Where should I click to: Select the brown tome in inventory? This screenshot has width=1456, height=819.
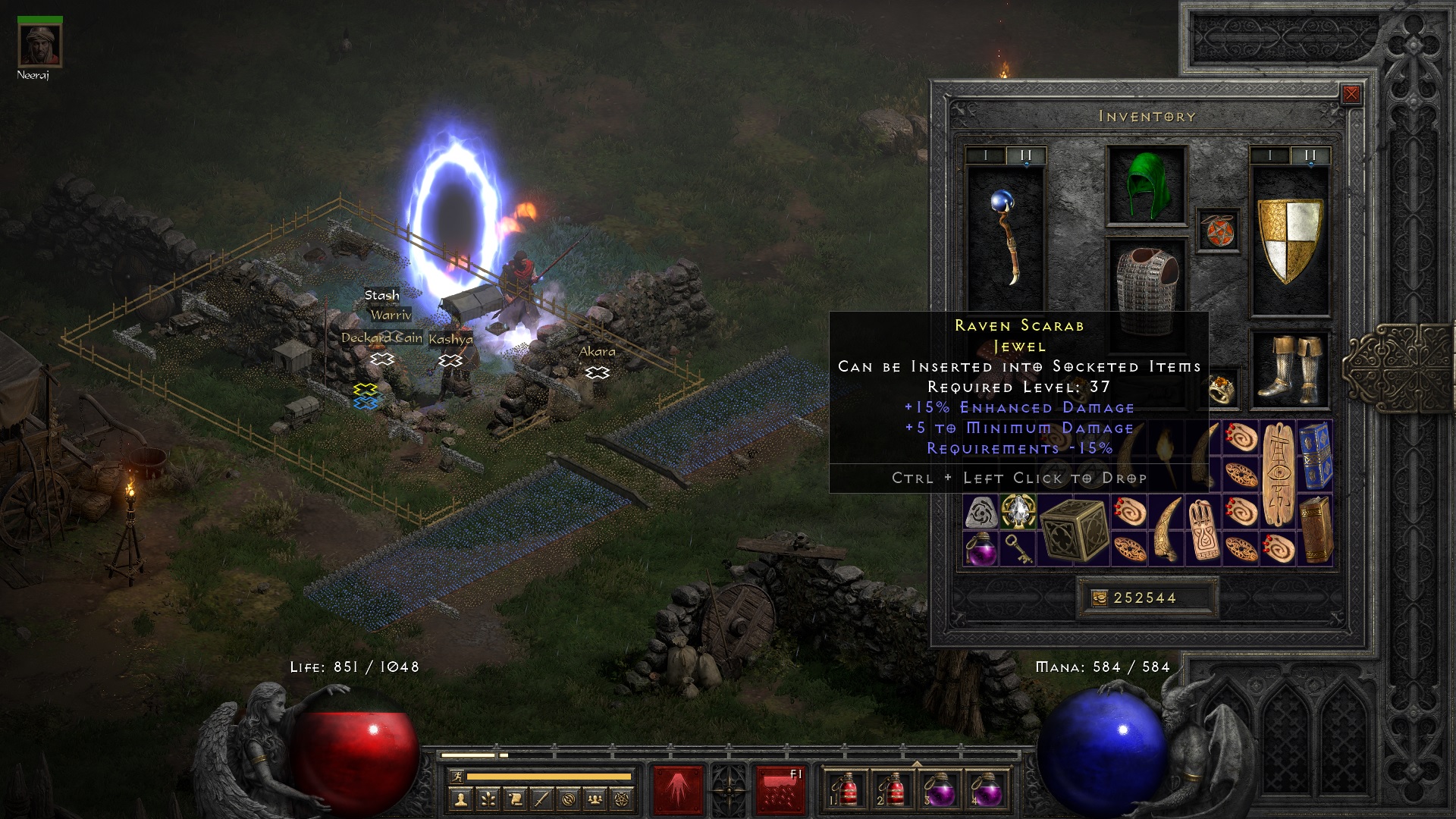1316,529
